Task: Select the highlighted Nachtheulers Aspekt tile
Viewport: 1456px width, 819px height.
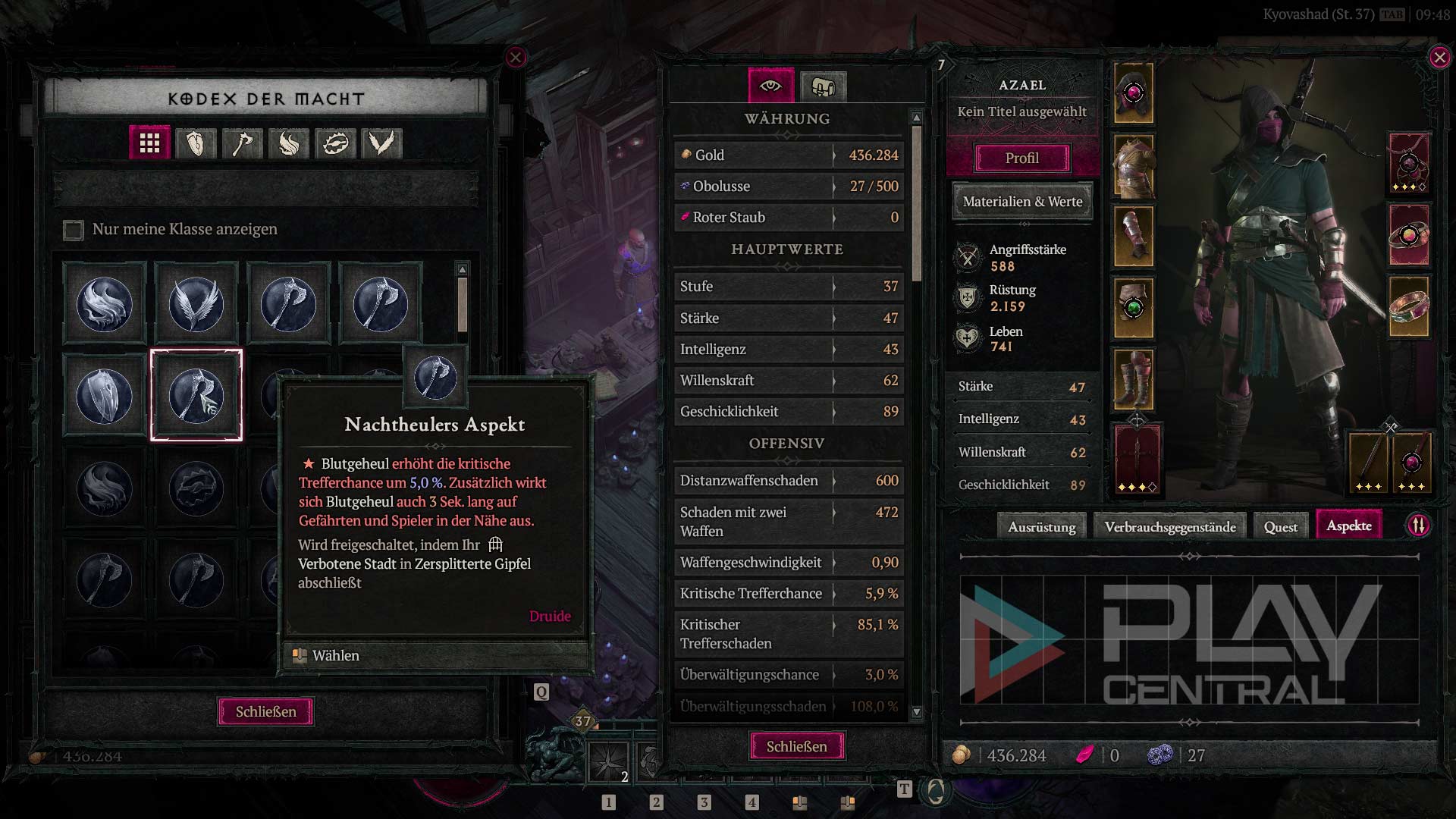Action: 196,395
